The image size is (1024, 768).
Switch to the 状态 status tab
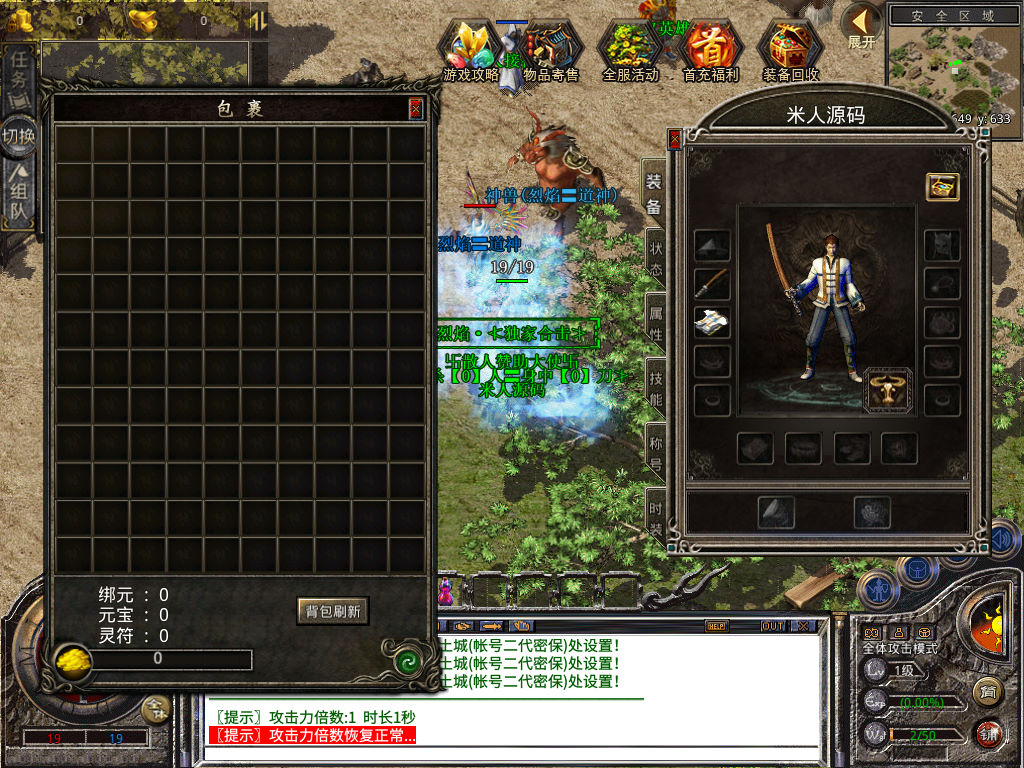655,256
